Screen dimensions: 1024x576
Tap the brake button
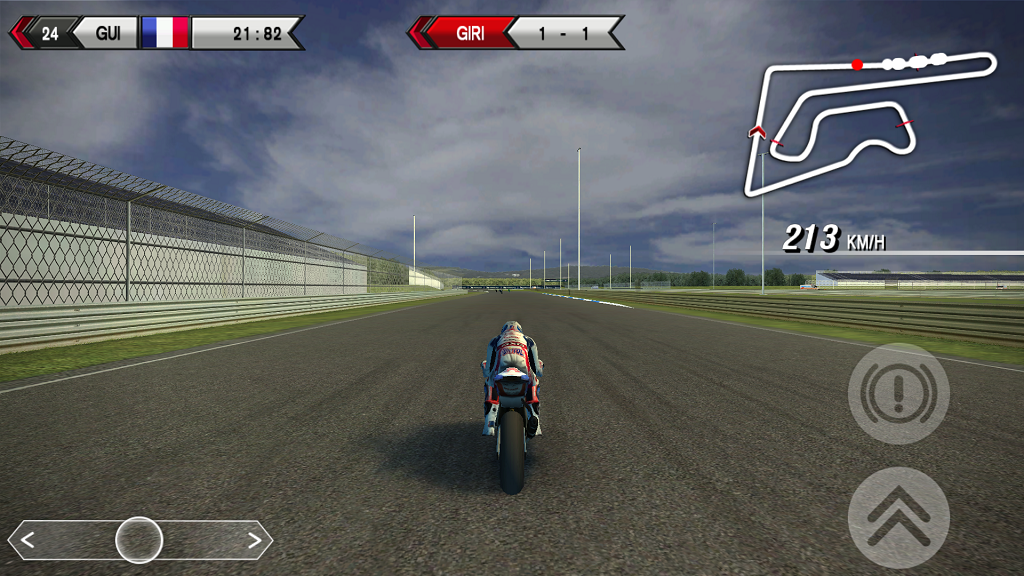[898, 393]
